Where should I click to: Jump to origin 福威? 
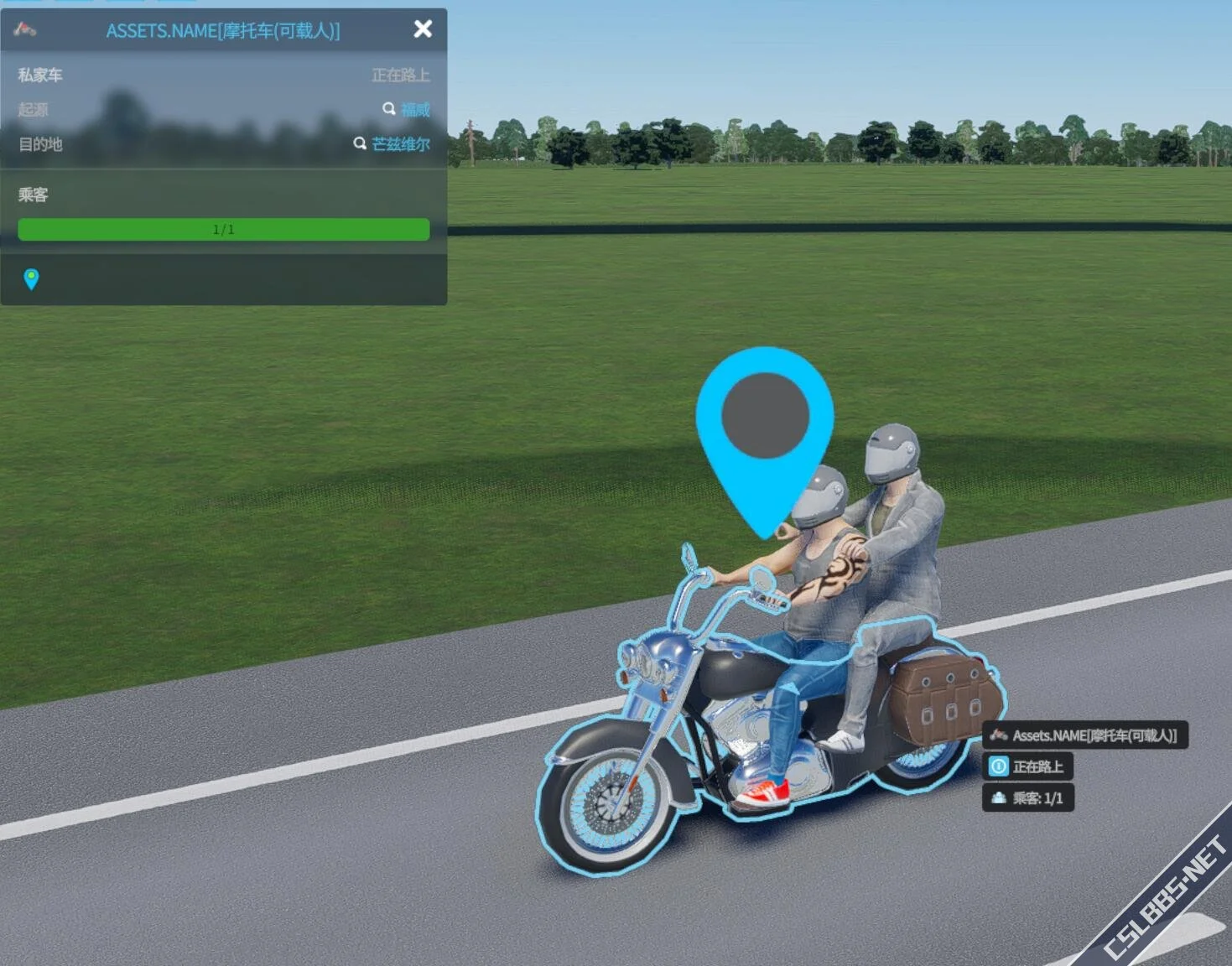414,110
